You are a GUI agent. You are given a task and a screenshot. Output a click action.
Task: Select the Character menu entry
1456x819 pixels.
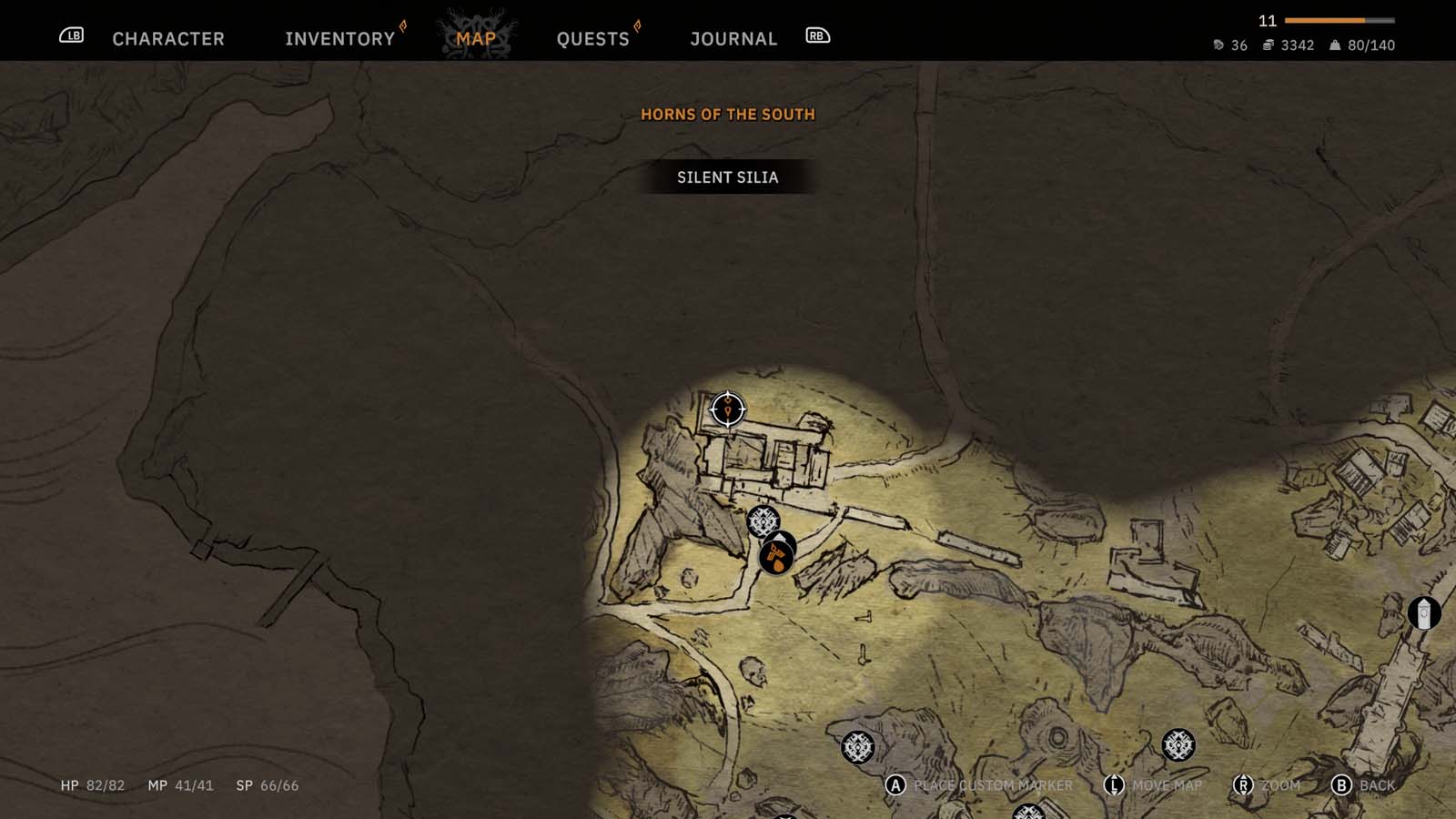coord(167,39)
